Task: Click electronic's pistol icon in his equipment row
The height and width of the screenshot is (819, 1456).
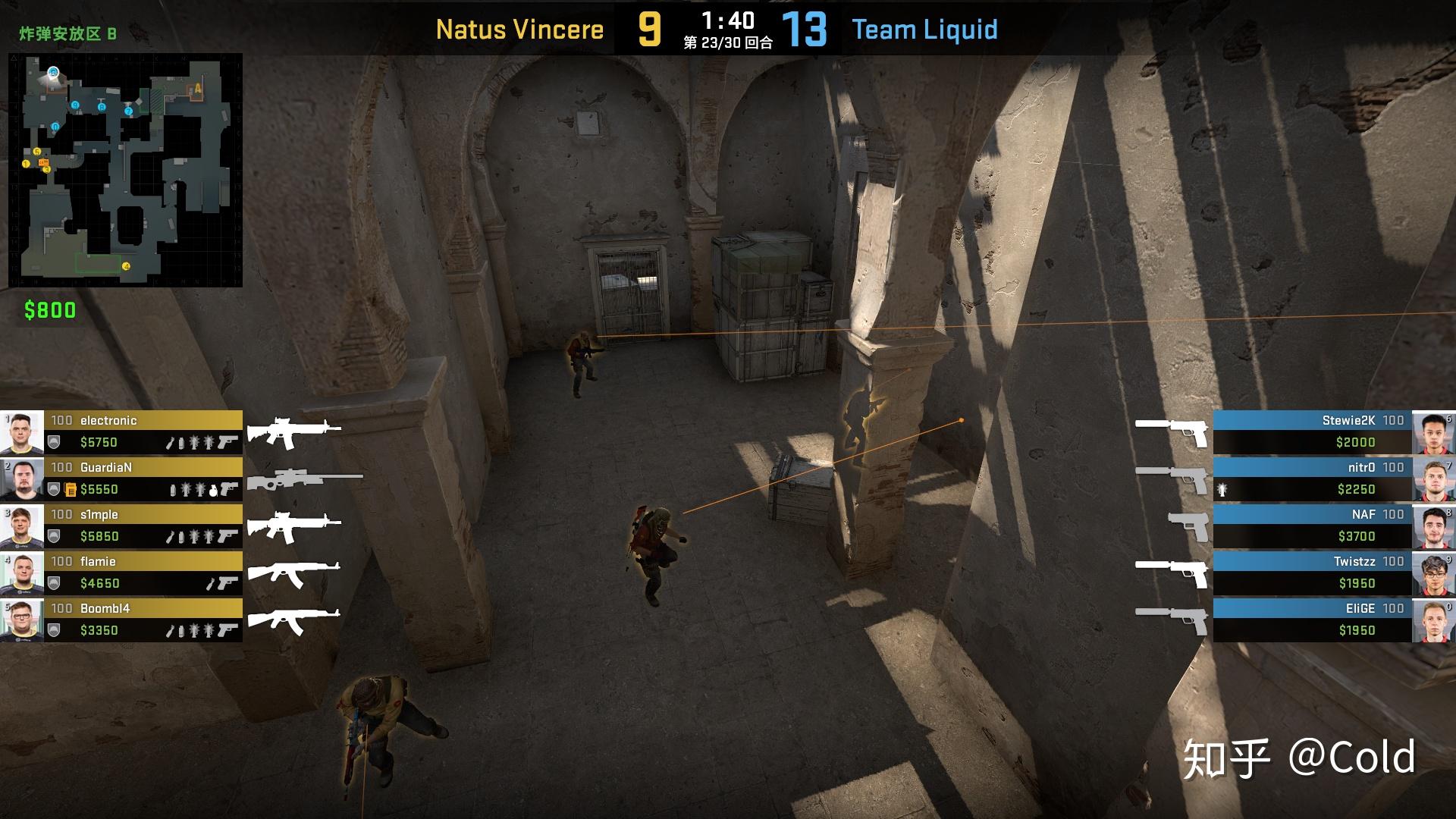Action: (228, 442)
